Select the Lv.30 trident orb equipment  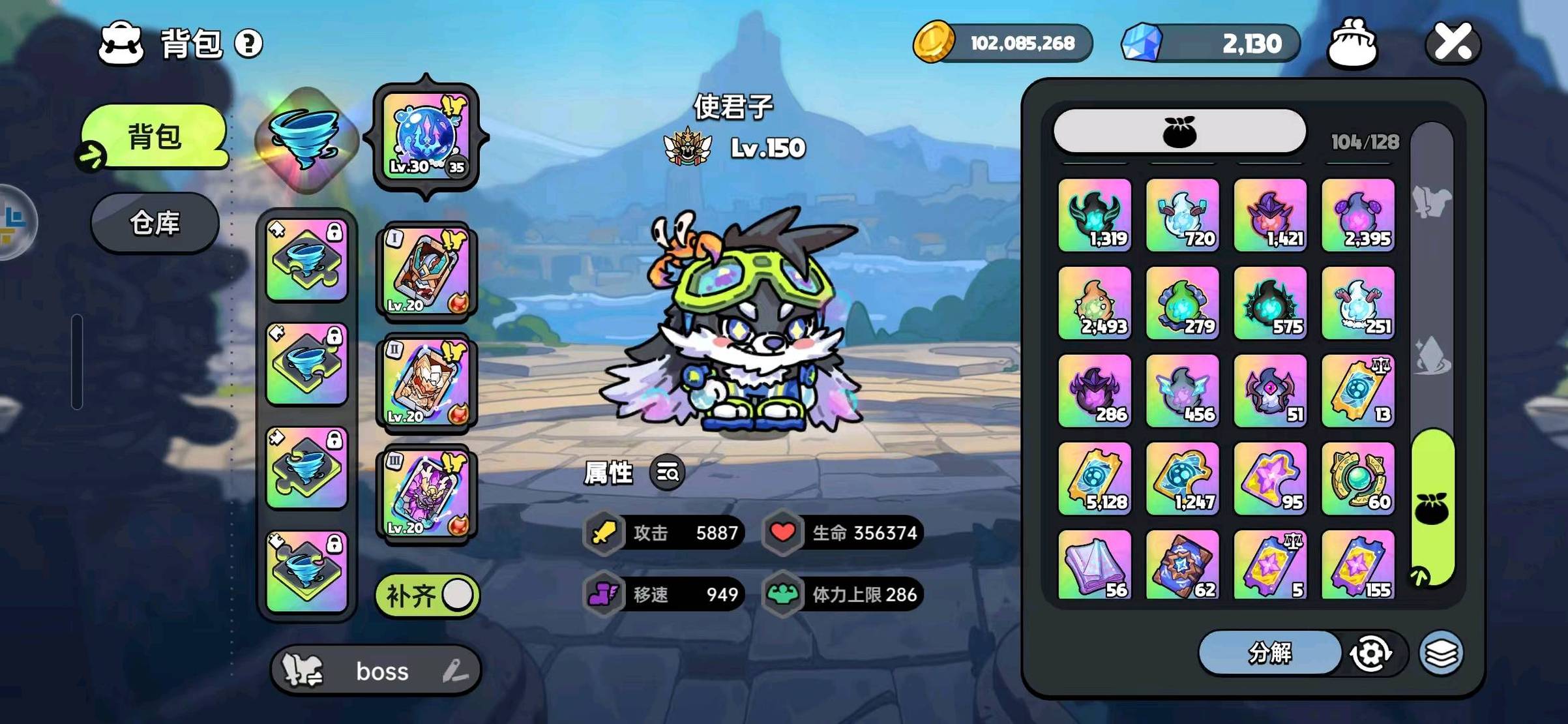(x=426, y=136)
